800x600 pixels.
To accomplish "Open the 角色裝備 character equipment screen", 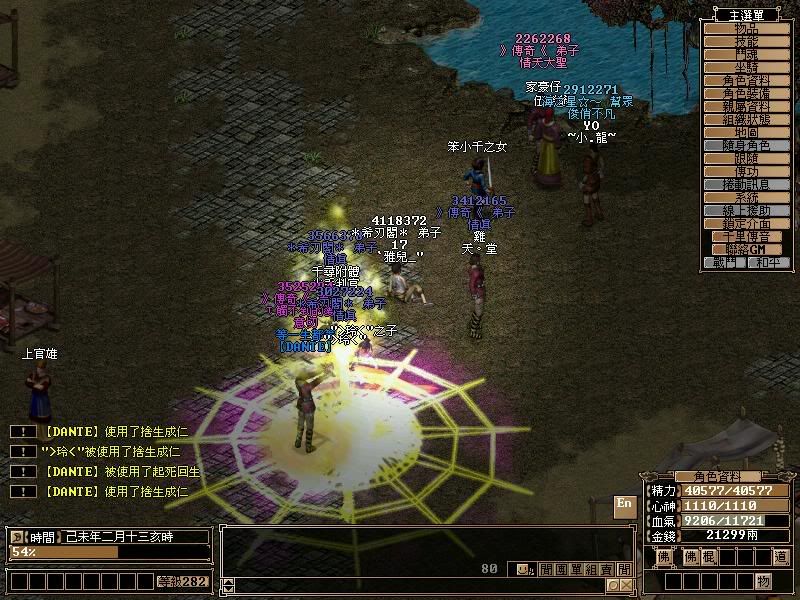I will 746,93.
